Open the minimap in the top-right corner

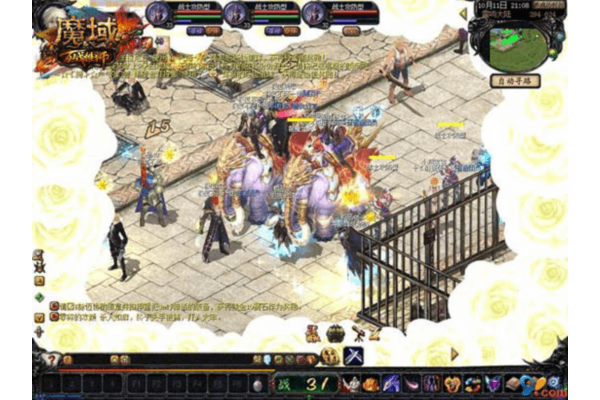[x=516, y=40]
